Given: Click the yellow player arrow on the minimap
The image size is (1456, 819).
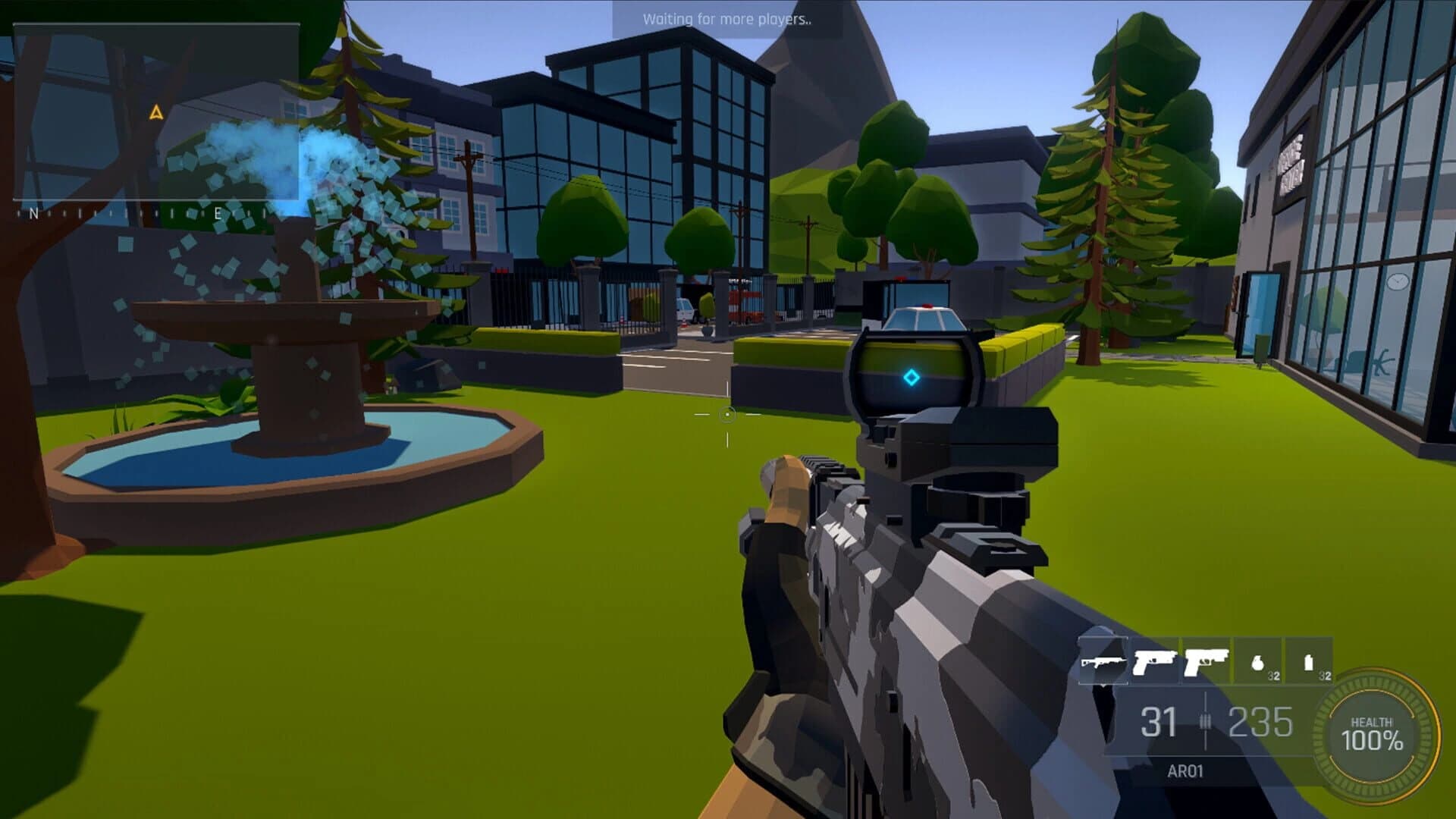Looking at the screenshot, I should [x=155, y=114].
